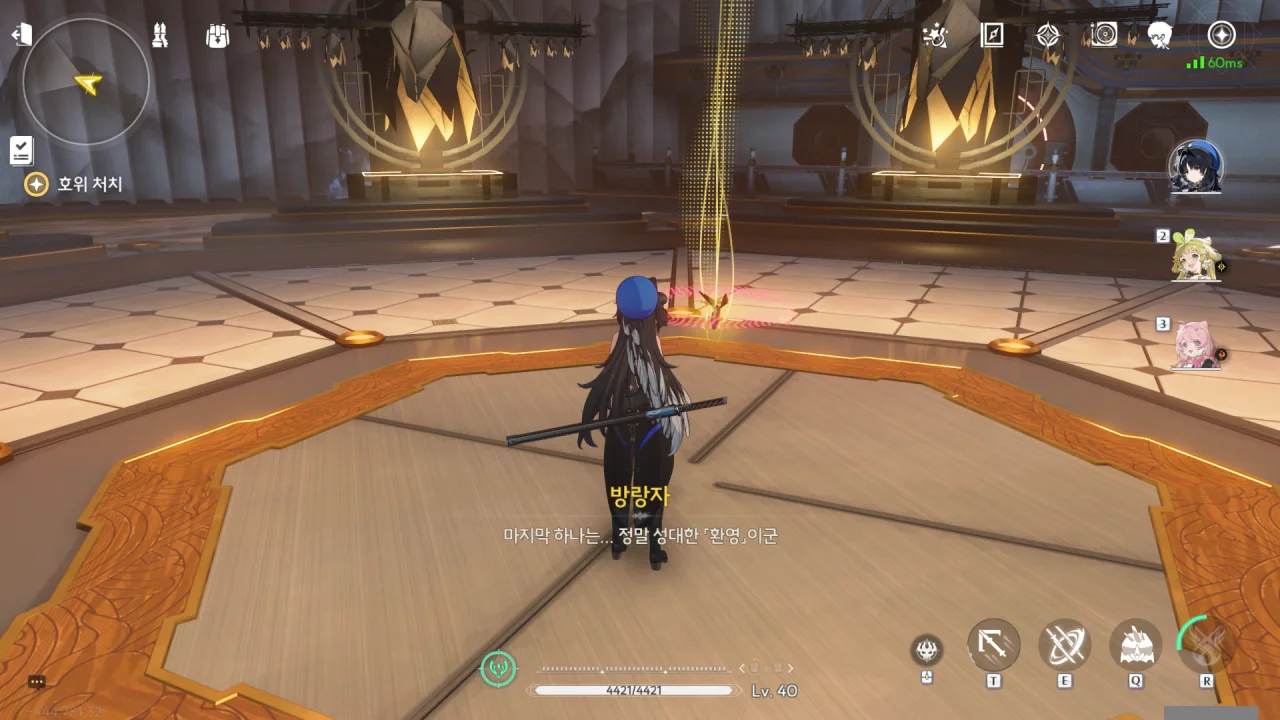Switch to the blonde party member
This screenshot has width=1280, height=720.
pyautogui.click(x=1196, y=257)
